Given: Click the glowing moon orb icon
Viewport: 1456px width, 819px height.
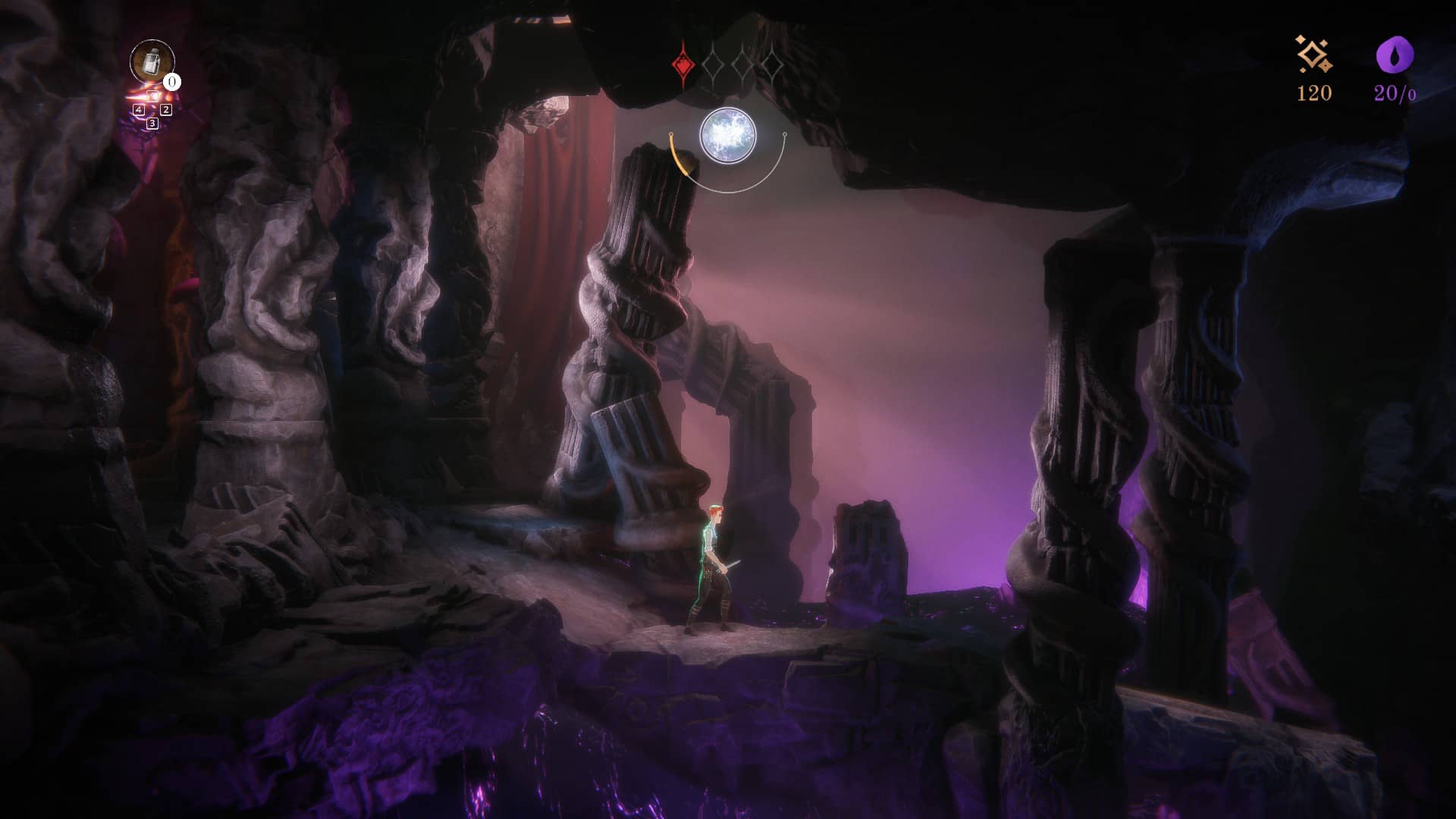Looking at the screenshot, I should point(728,136).
